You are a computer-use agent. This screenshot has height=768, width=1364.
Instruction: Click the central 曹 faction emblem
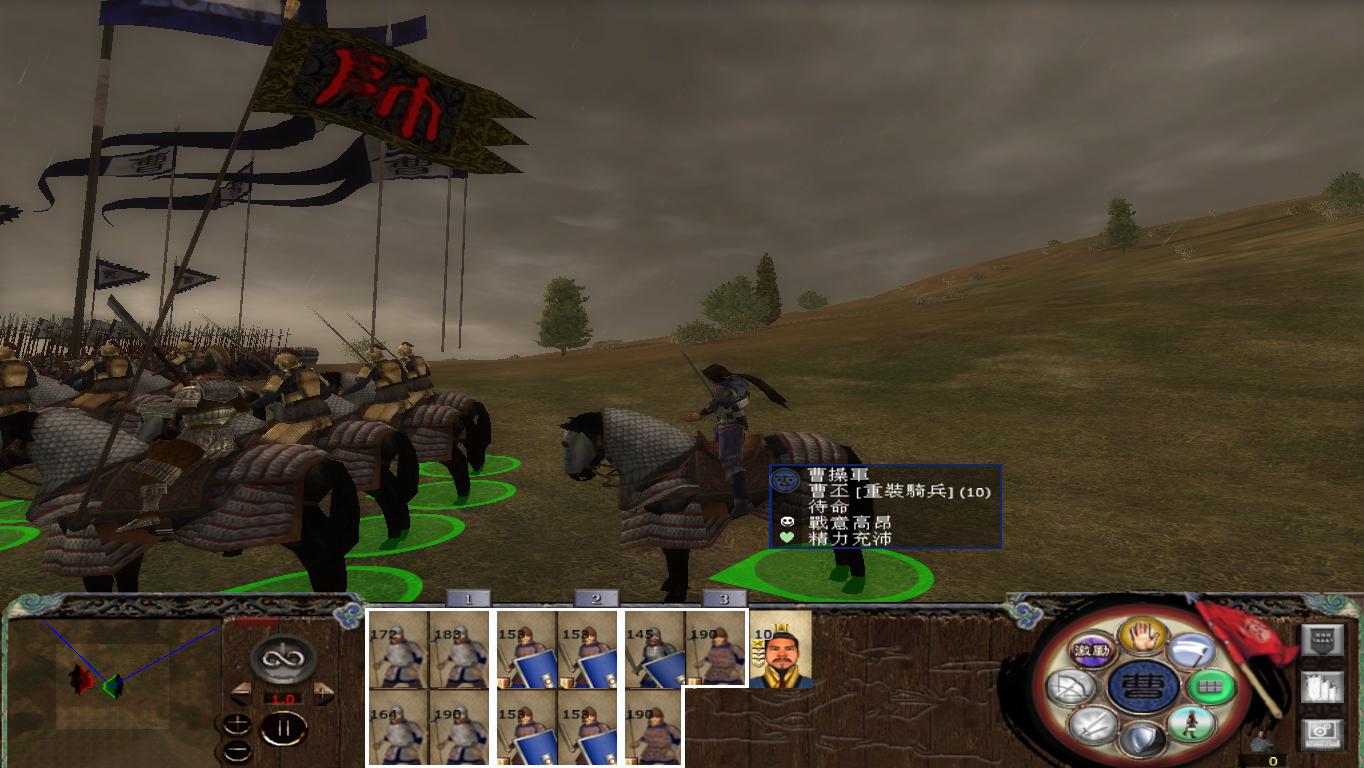(1144, 688)
